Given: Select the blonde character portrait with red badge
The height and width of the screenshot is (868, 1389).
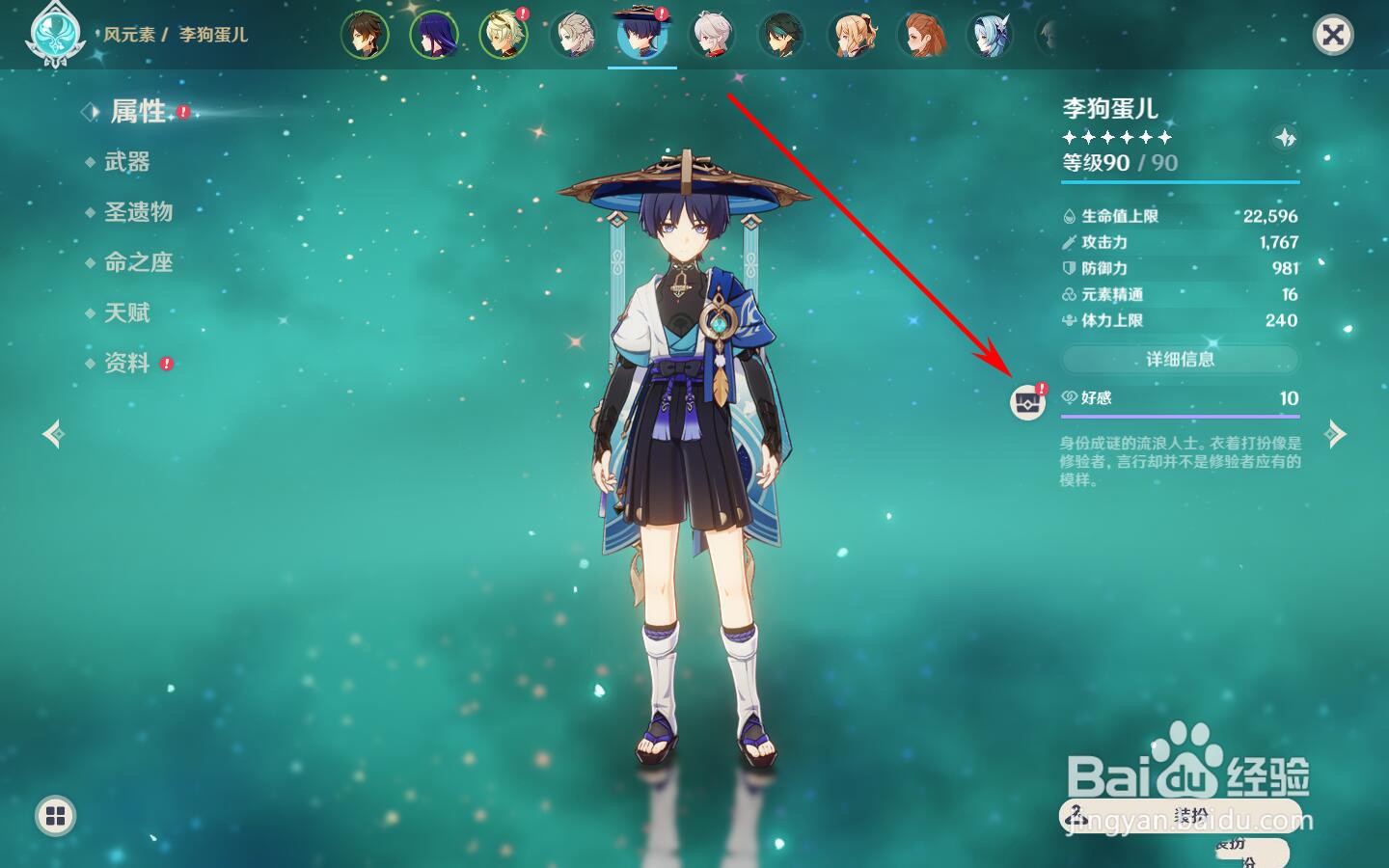Looking at the screenshot, I should 503,35.
